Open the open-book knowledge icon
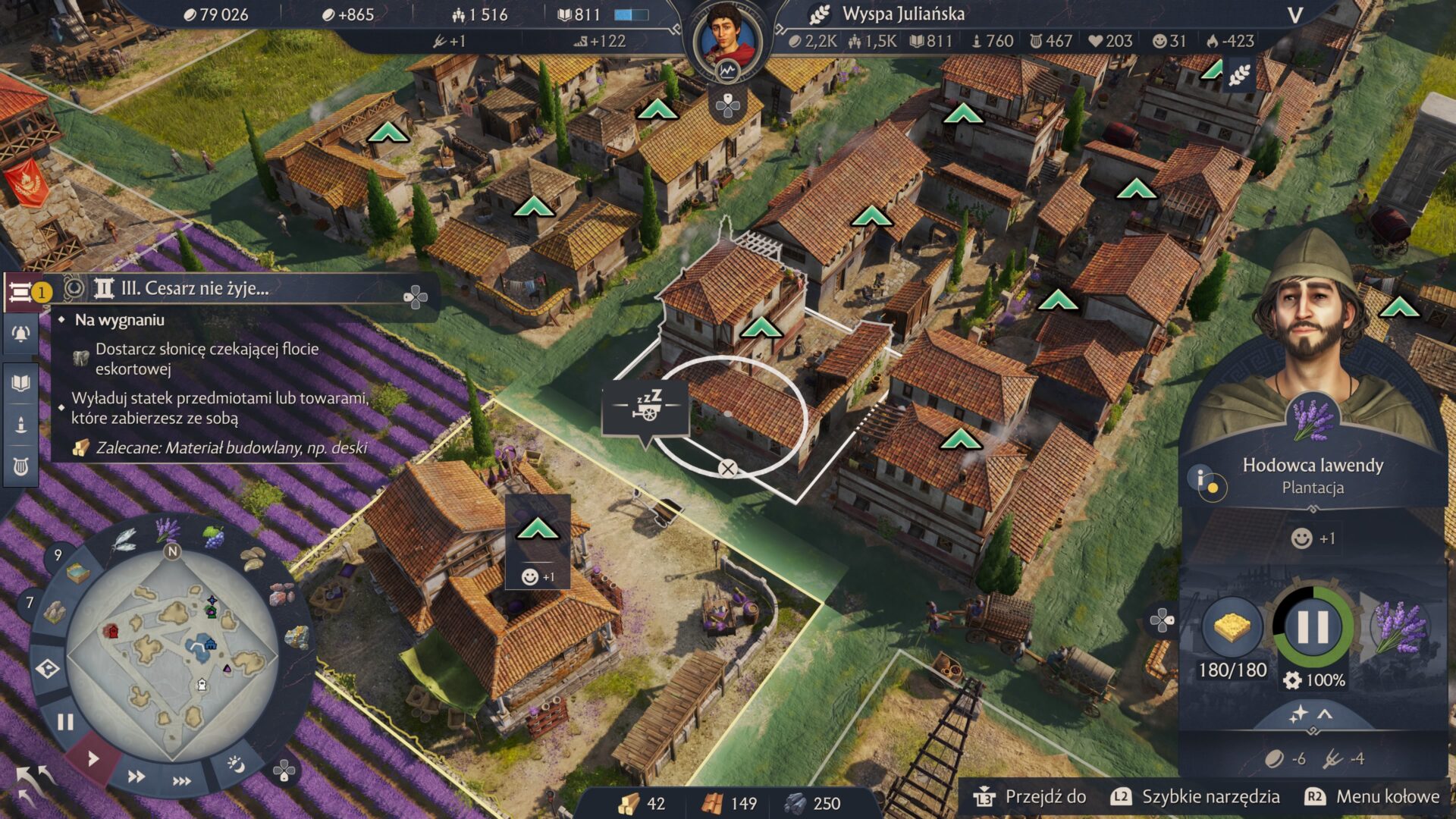Screen dimensions: 1456x819 [x=20, y=382]
